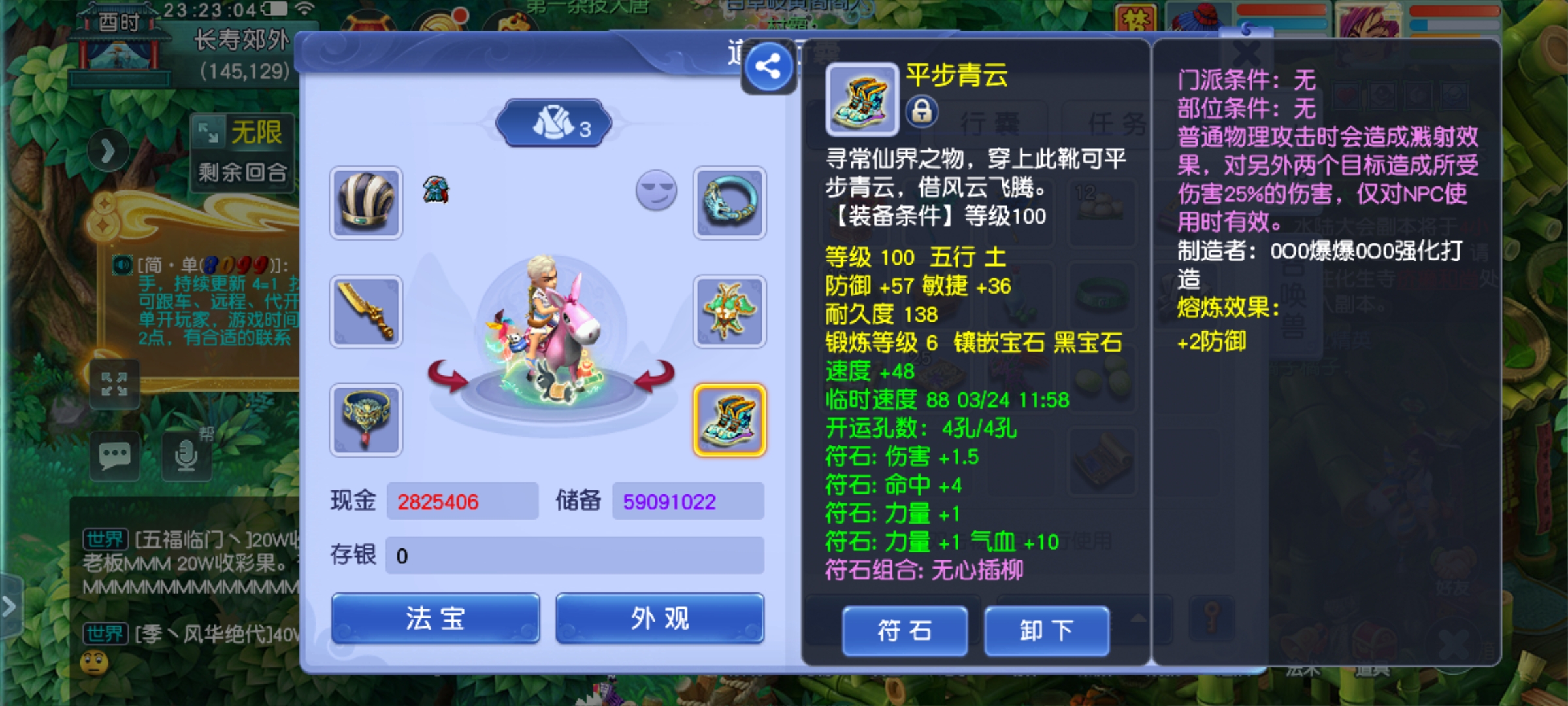This screenshot has width=1568, height=706.
Task: Open the golden sword weapon slot
Action: (366, 311)
